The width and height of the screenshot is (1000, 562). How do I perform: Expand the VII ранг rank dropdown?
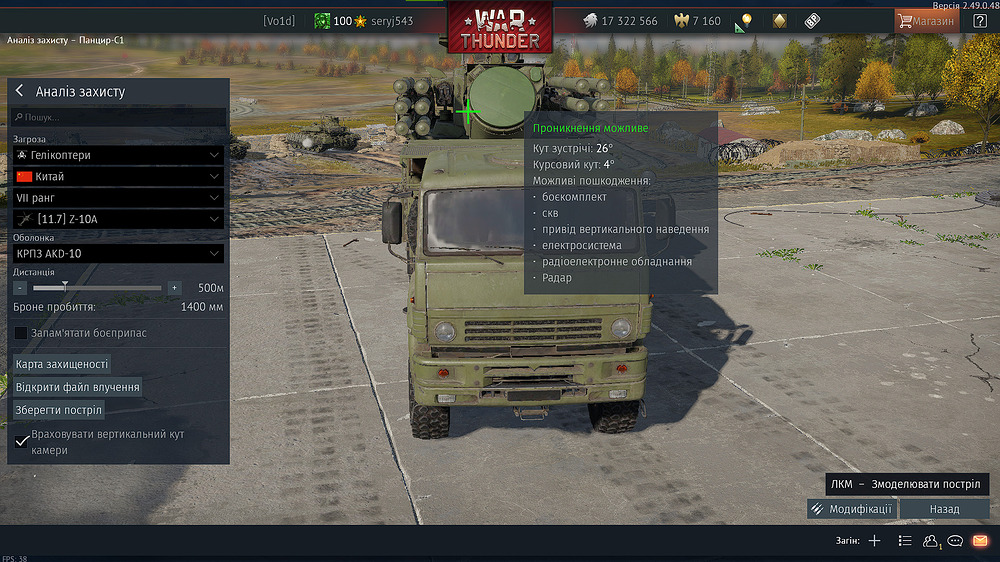coord(118,198)
